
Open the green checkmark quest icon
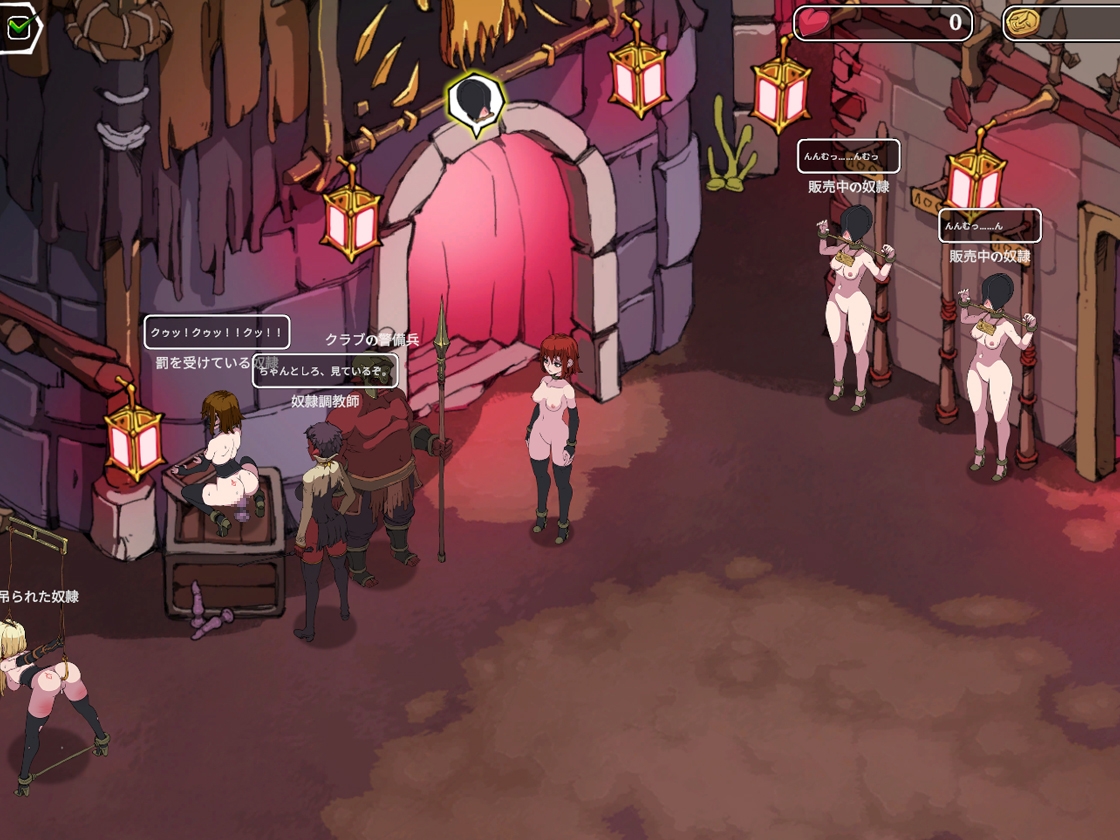click(x=19, y=27)
